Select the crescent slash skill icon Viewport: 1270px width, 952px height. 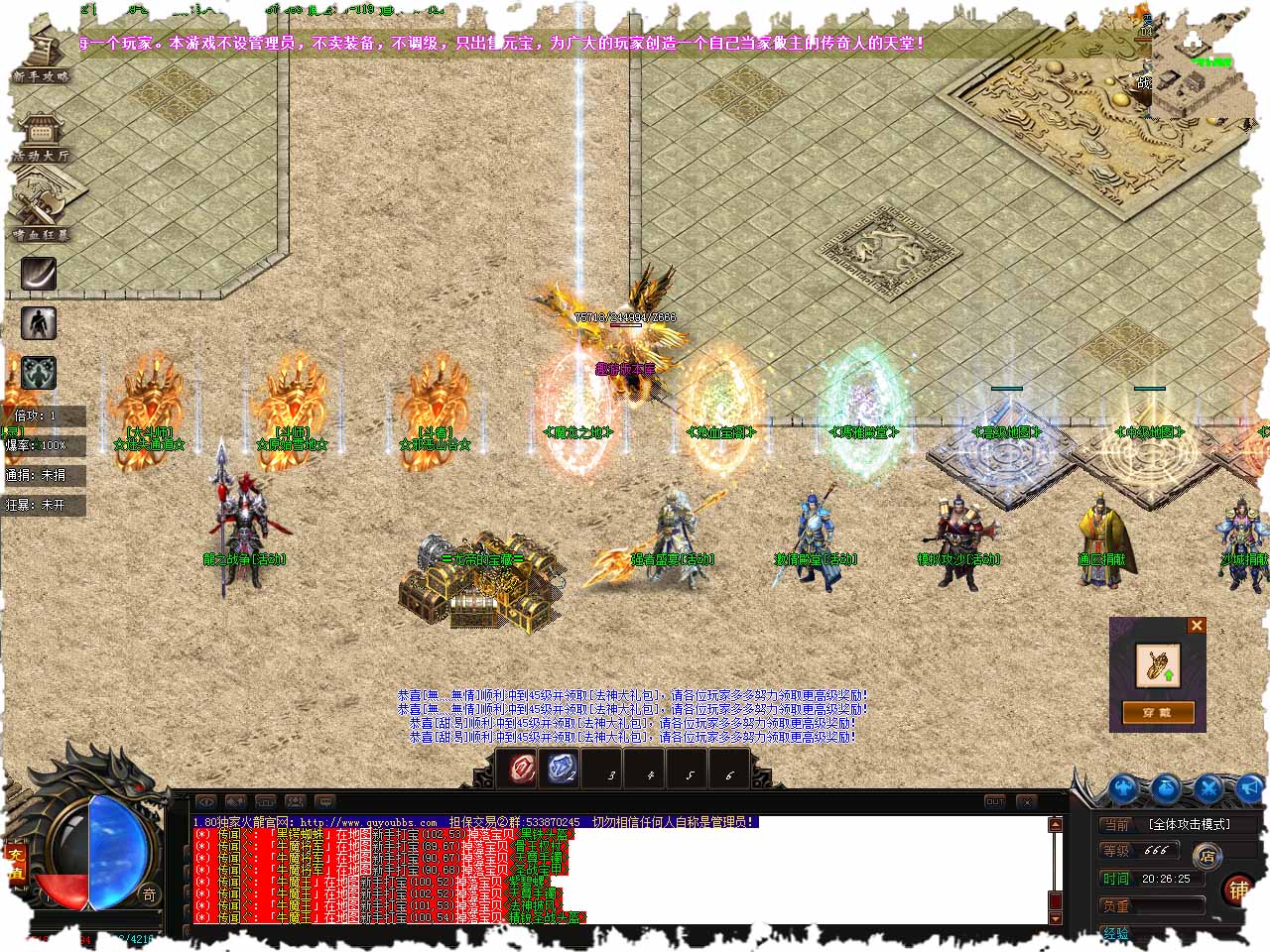click(x=39, y=274)
